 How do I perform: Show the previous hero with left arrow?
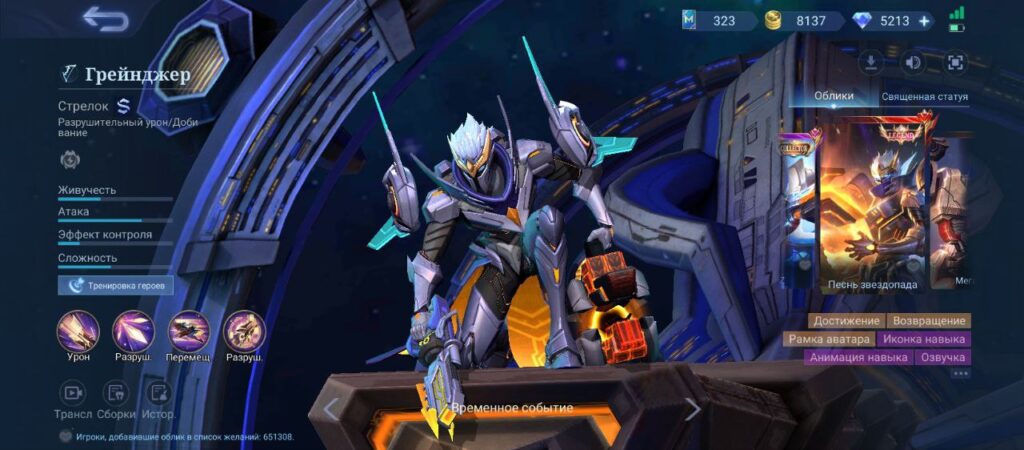331,409
